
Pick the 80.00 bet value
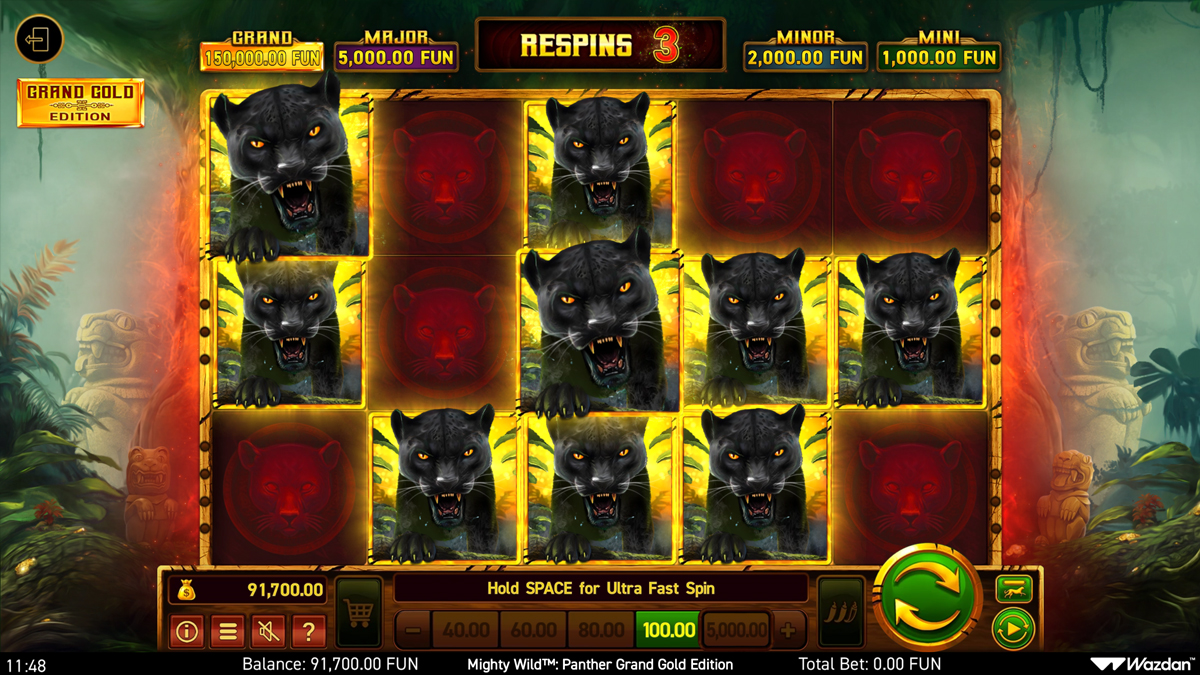pos(600,630)
